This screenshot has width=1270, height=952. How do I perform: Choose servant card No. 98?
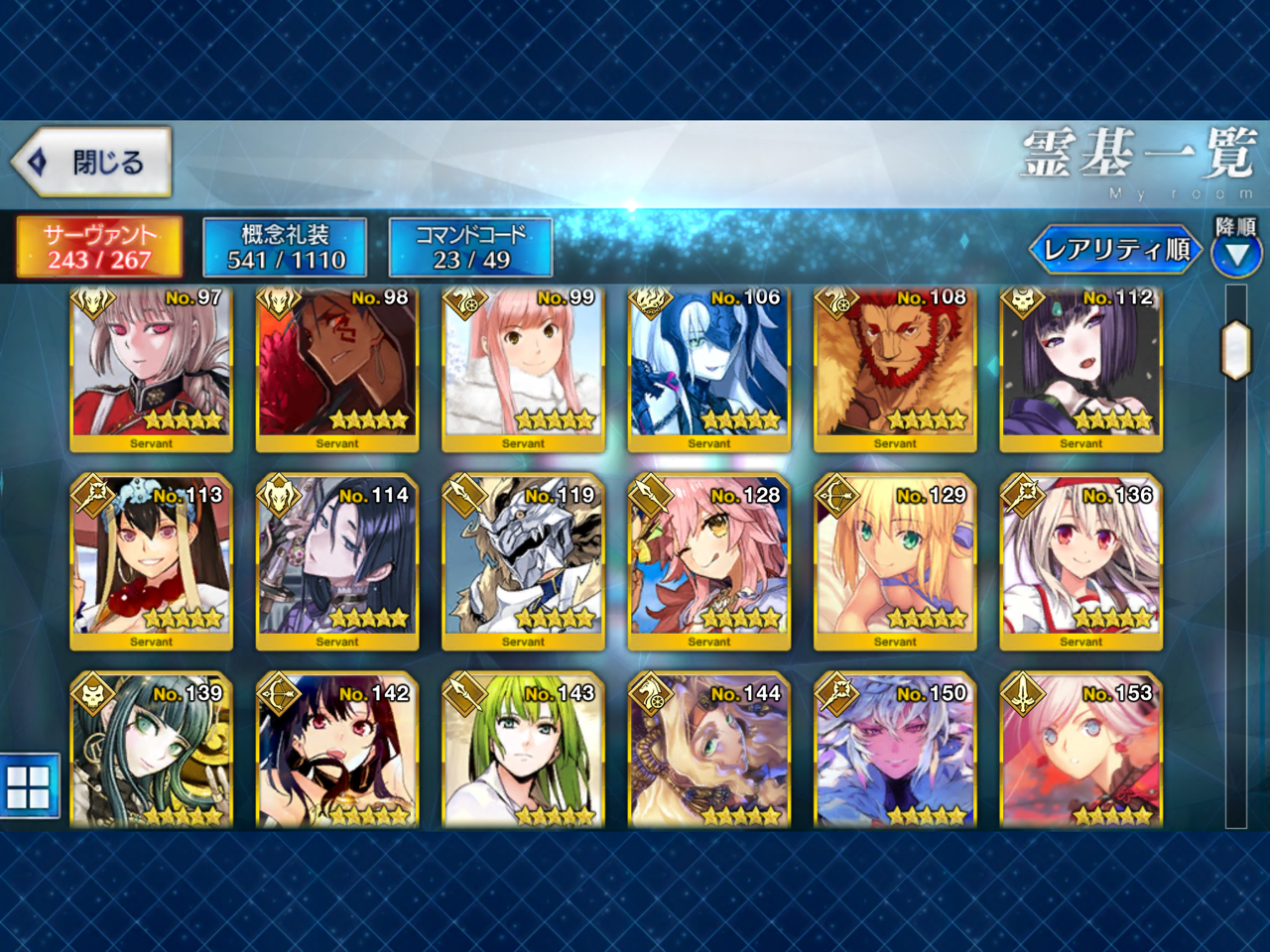point(337,369)
